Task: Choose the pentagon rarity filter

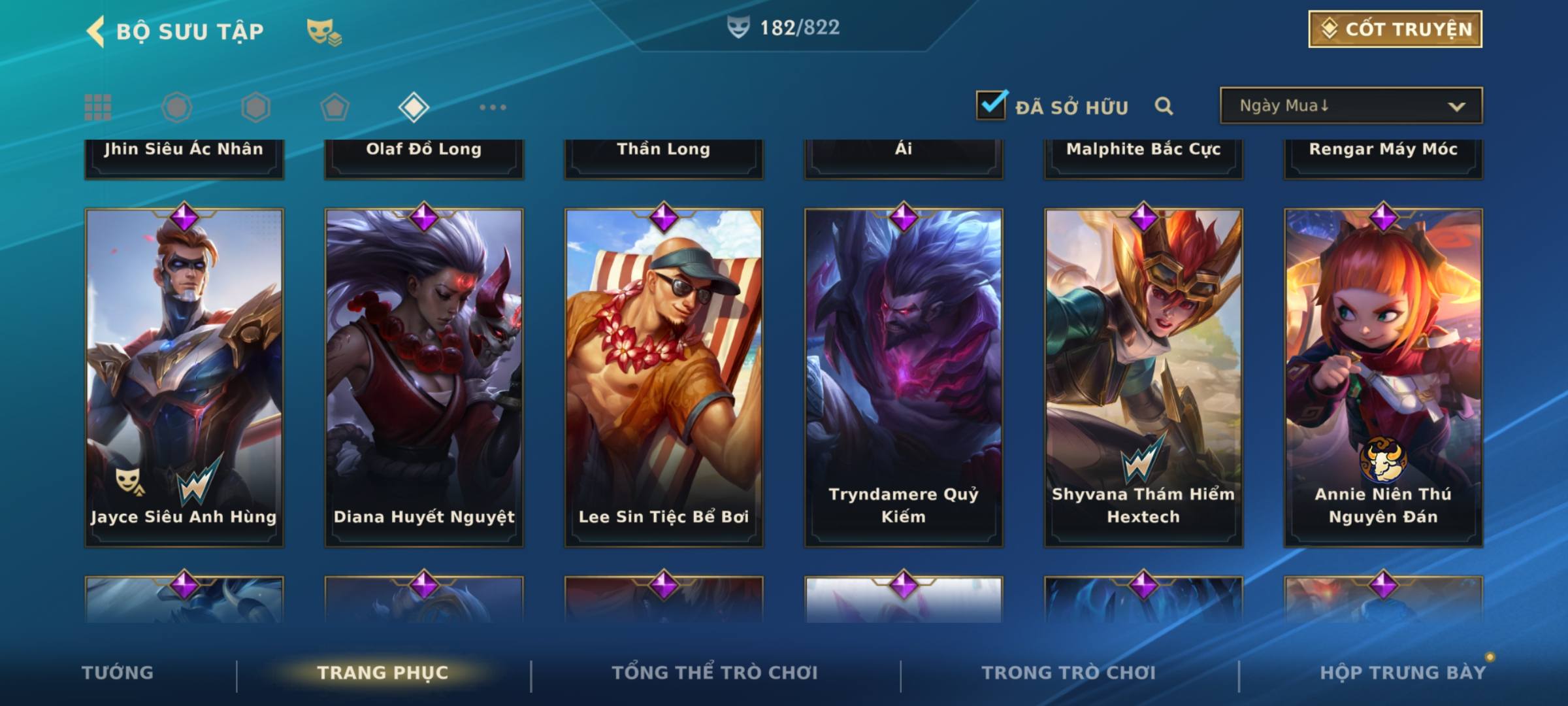Action: point(335,107)
